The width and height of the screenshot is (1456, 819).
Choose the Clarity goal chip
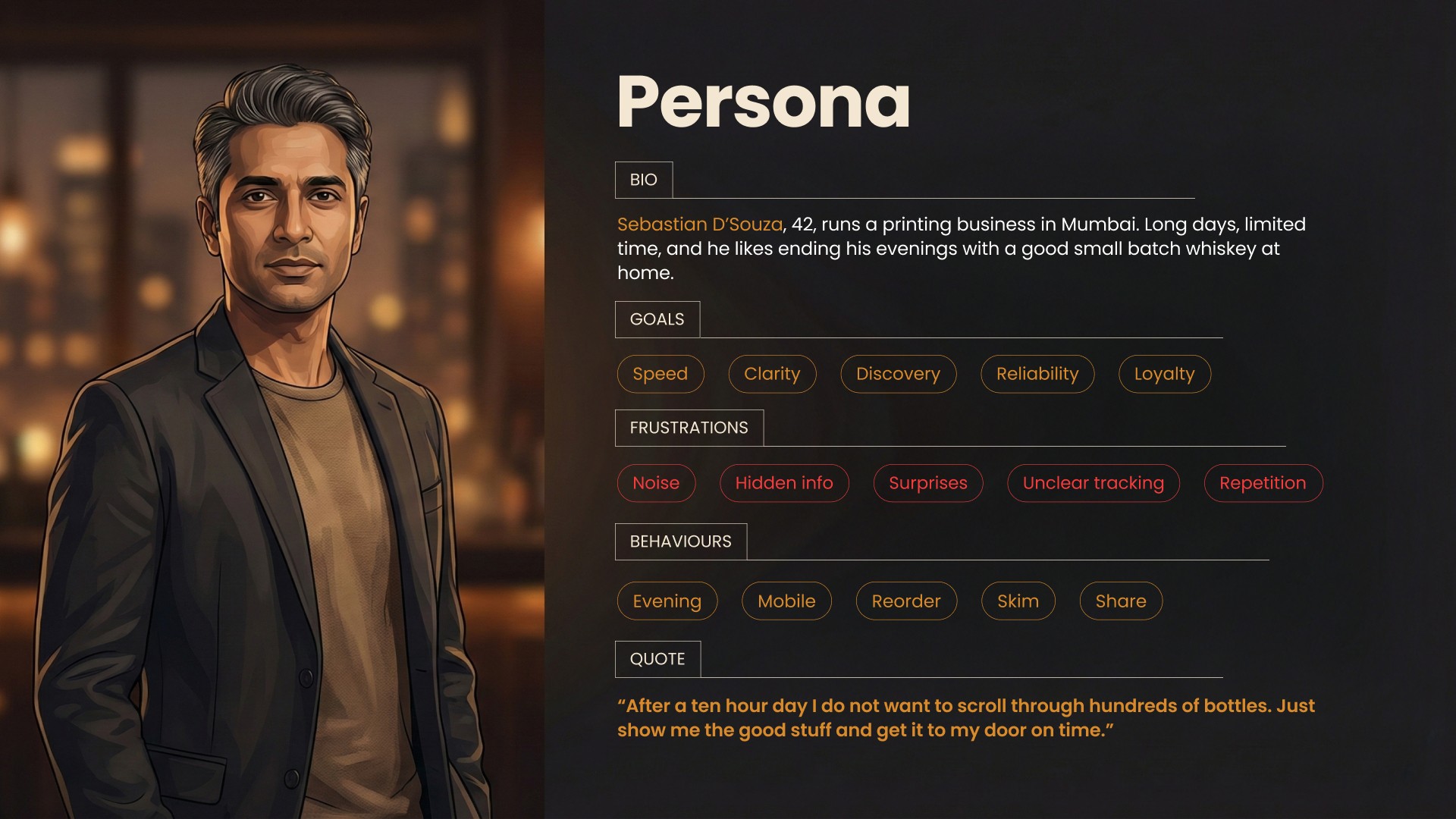[x=772, y=374]
